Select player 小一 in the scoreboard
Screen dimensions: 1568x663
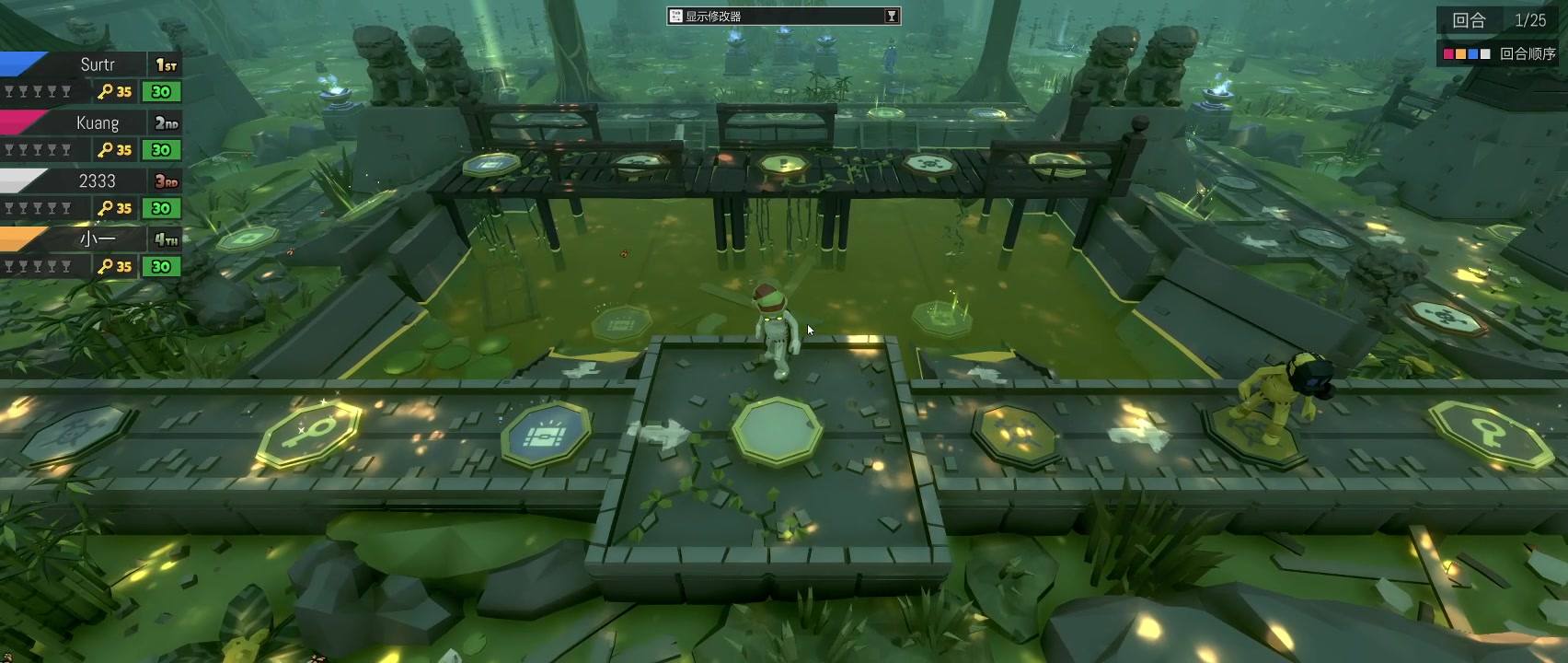tap(97, 239)
